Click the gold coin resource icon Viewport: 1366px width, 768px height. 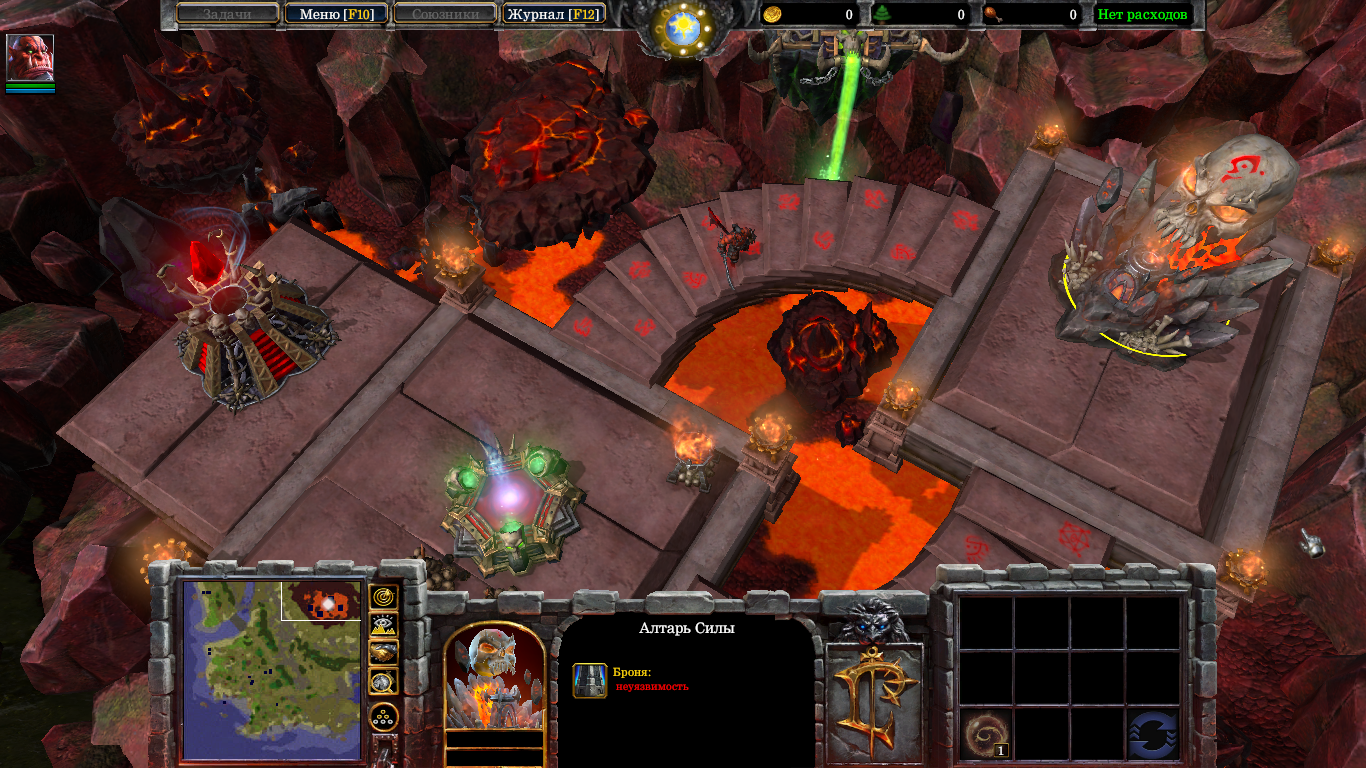[x=772, y=14]
